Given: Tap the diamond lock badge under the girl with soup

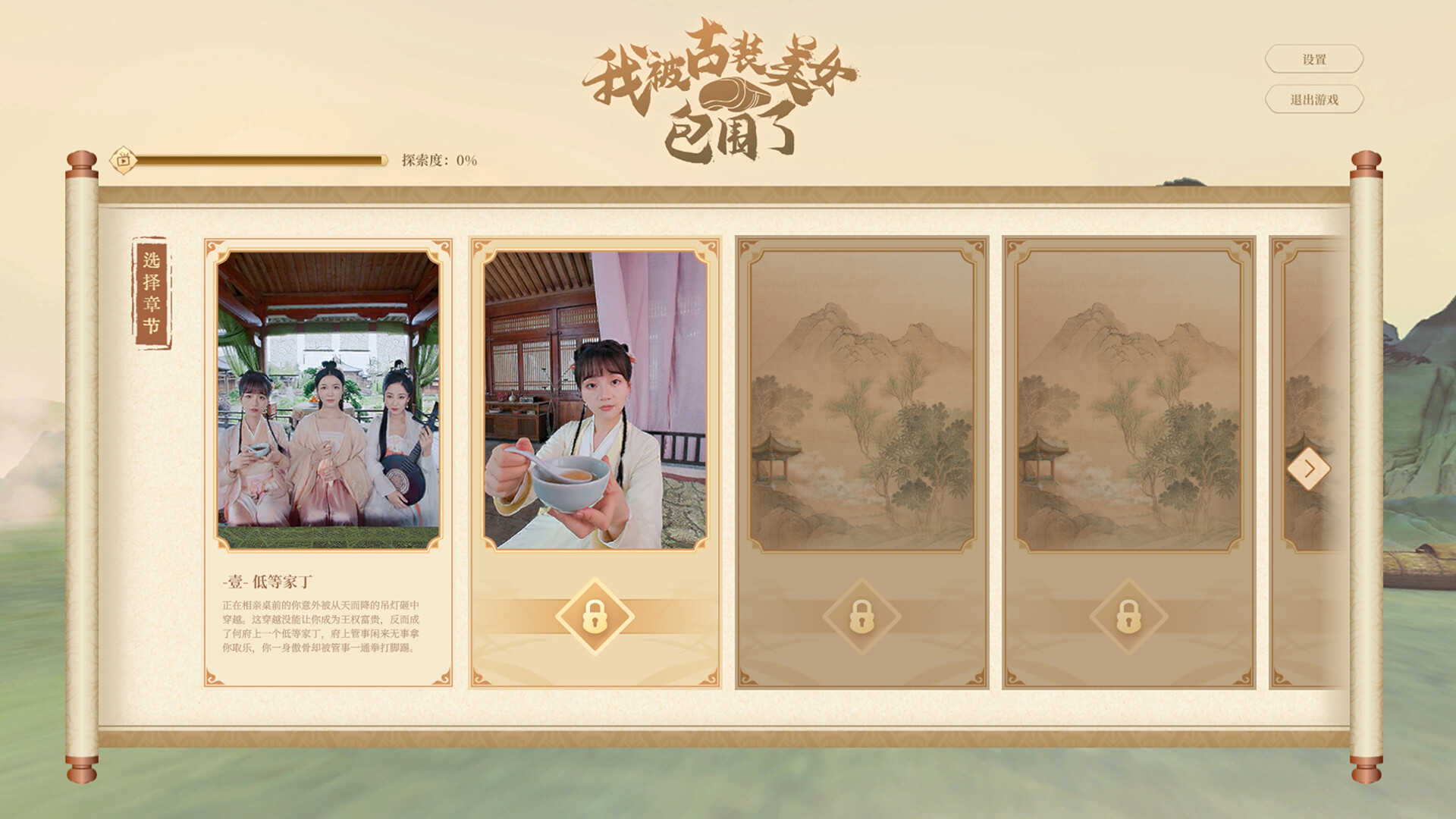Looking at the screenshot, I should click(x=595, y=616).
